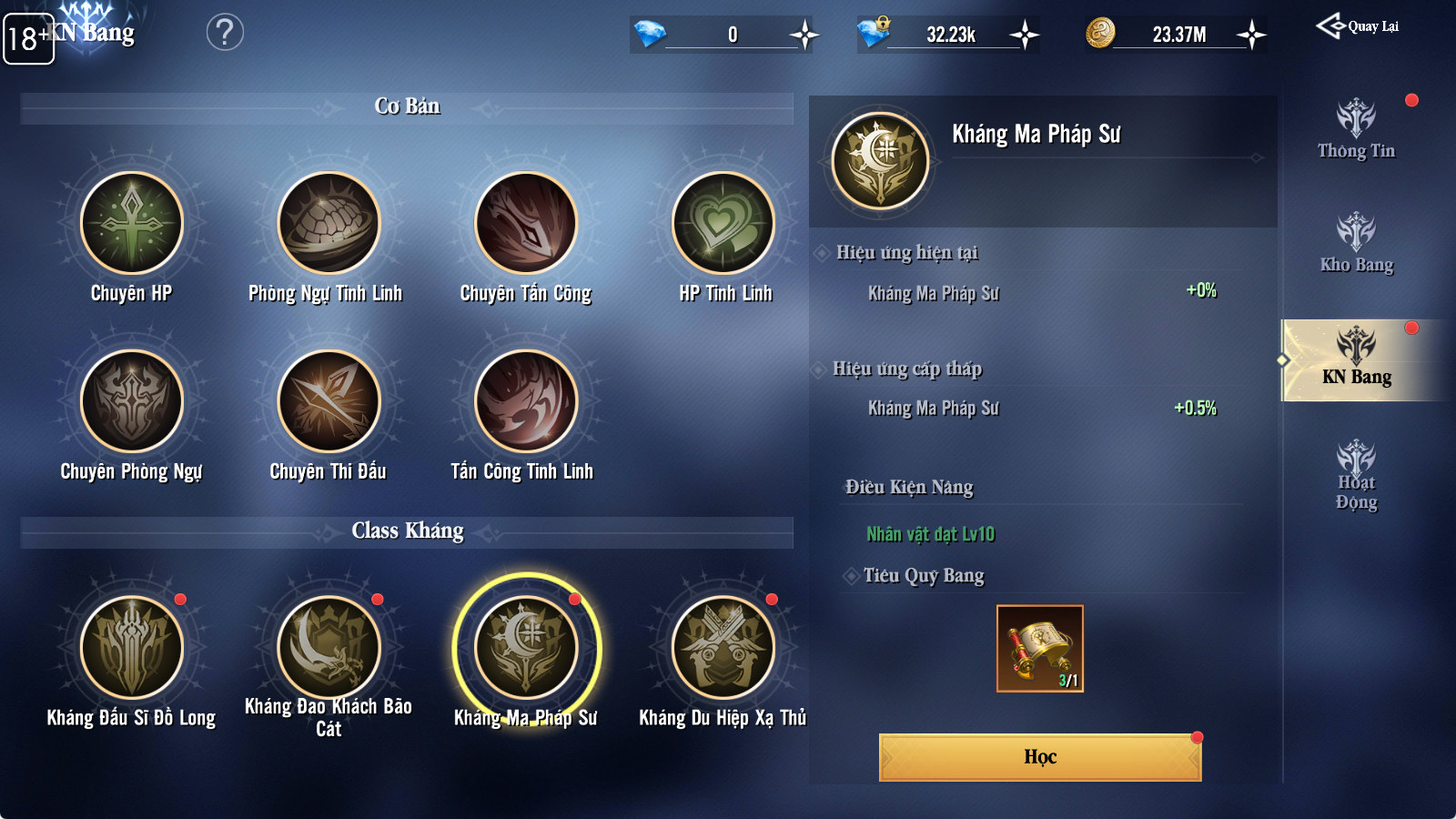Select the Chuyên Tấn Công skill
The height and width of the screenshot is (819, 1456).
tap(526, 223)
